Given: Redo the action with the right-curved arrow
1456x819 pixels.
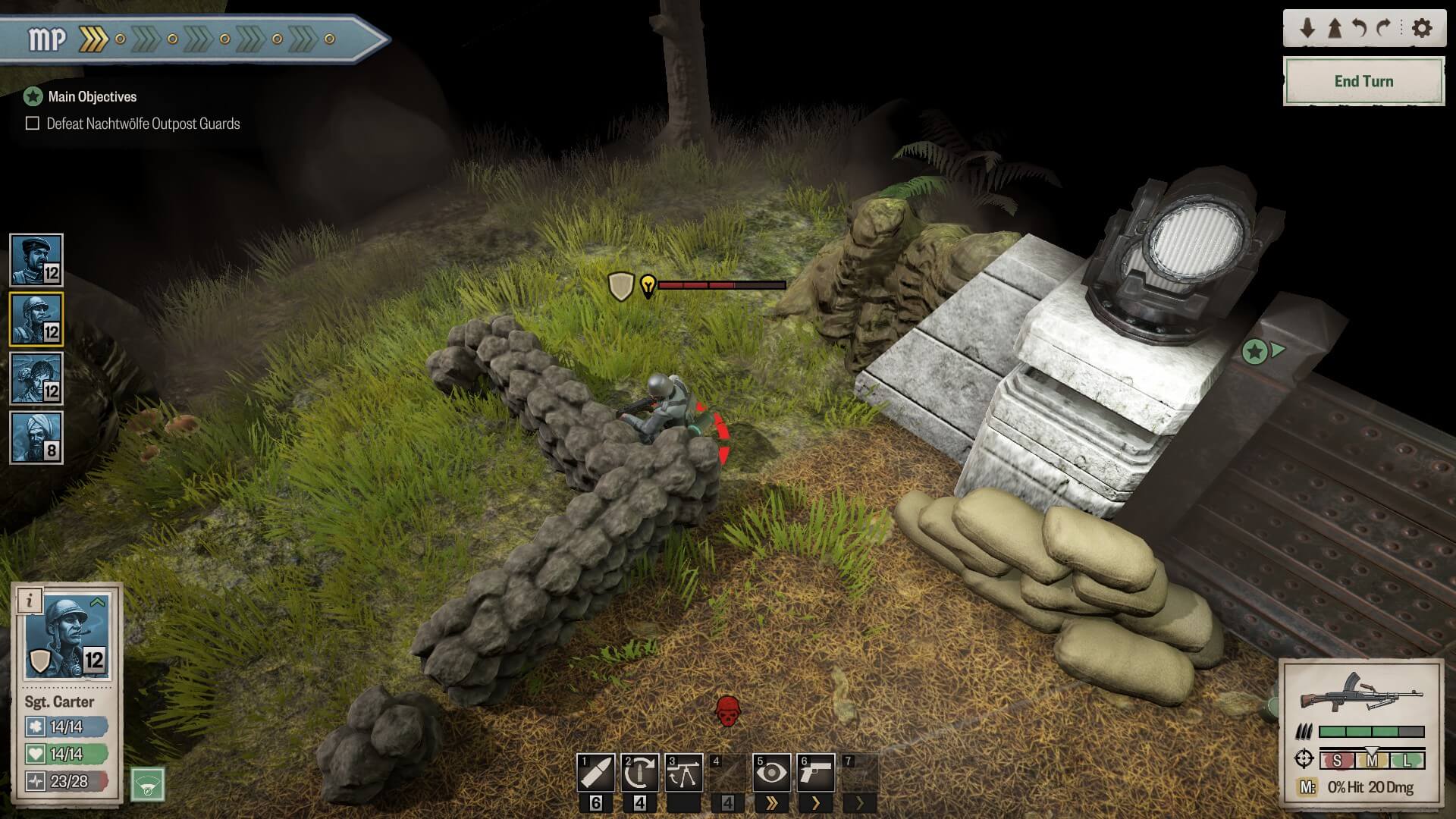Looking at the screenshot, I should coord(1384,28).
